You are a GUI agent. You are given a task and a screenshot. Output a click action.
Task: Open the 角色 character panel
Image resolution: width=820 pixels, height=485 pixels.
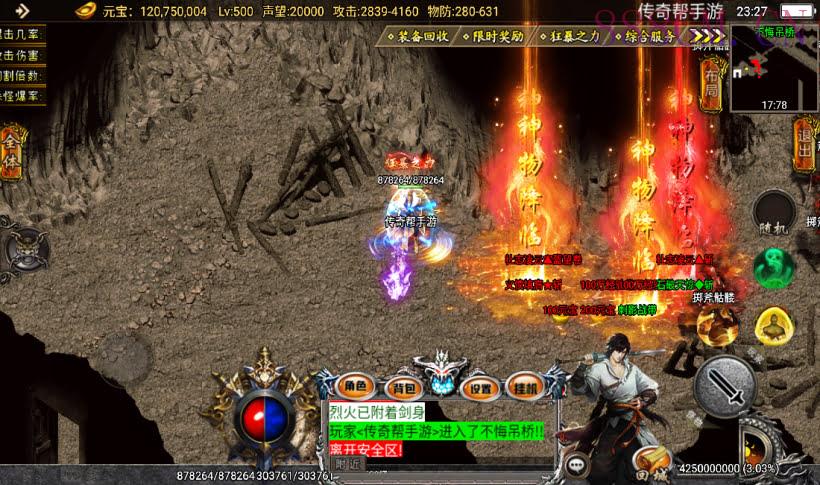point(357,387)
